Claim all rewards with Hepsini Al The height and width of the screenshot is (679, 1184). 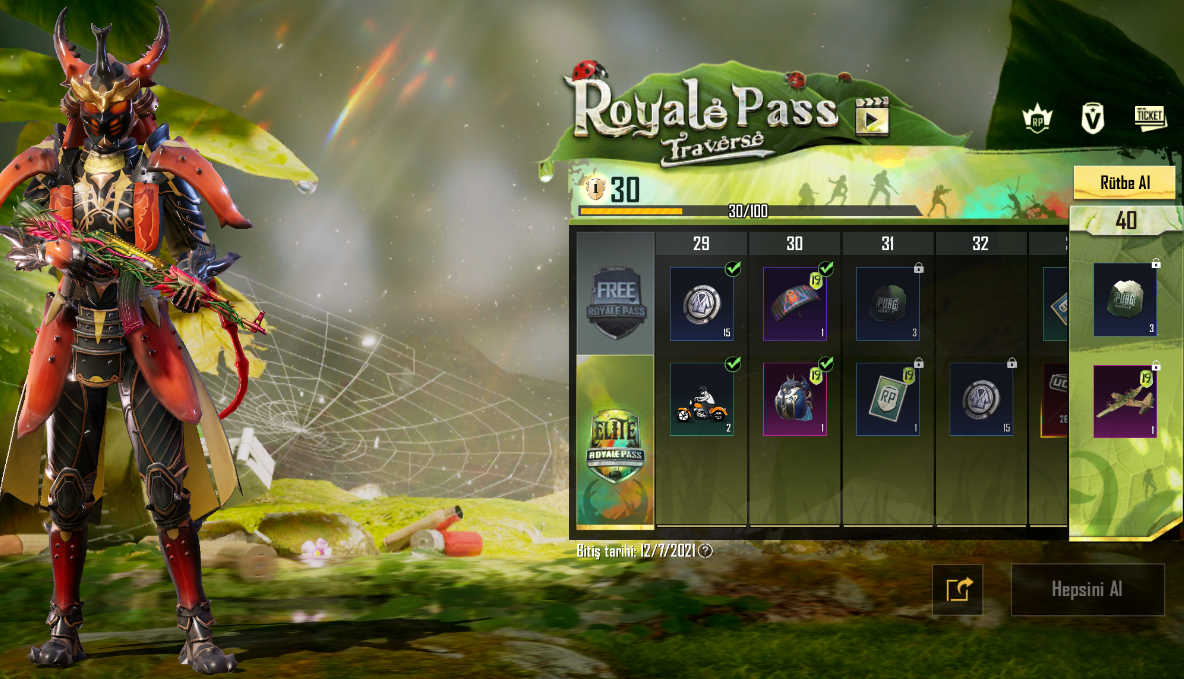click(x=1087, y=589)
